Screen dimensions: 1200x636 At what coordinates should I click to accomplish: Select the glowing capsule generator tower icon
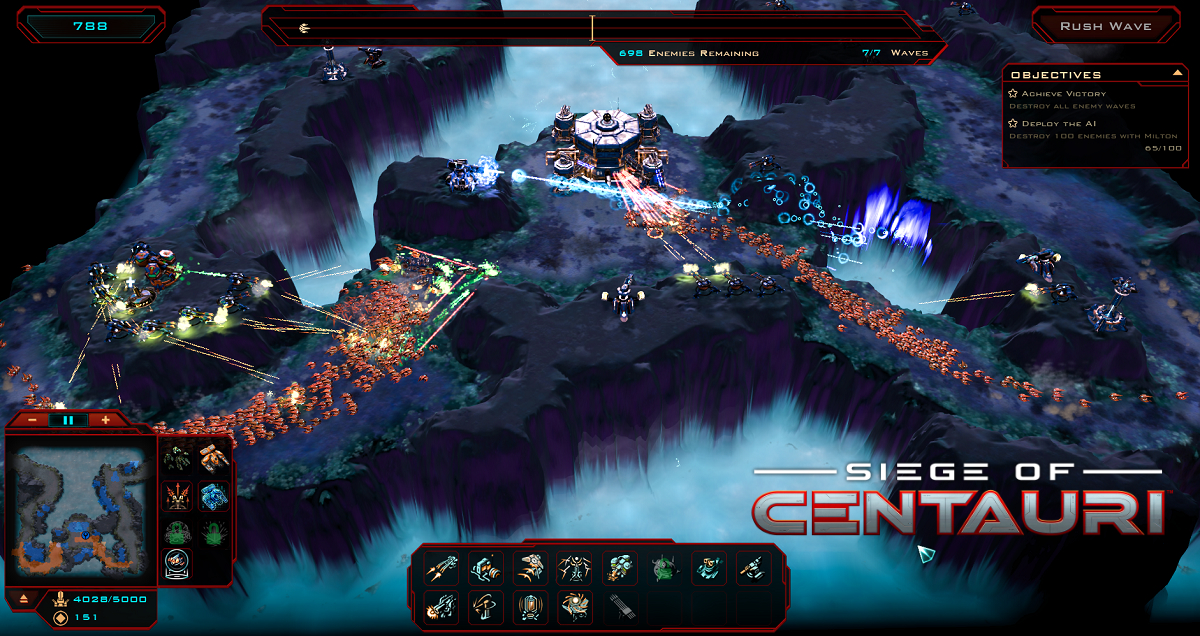point(530,606)
